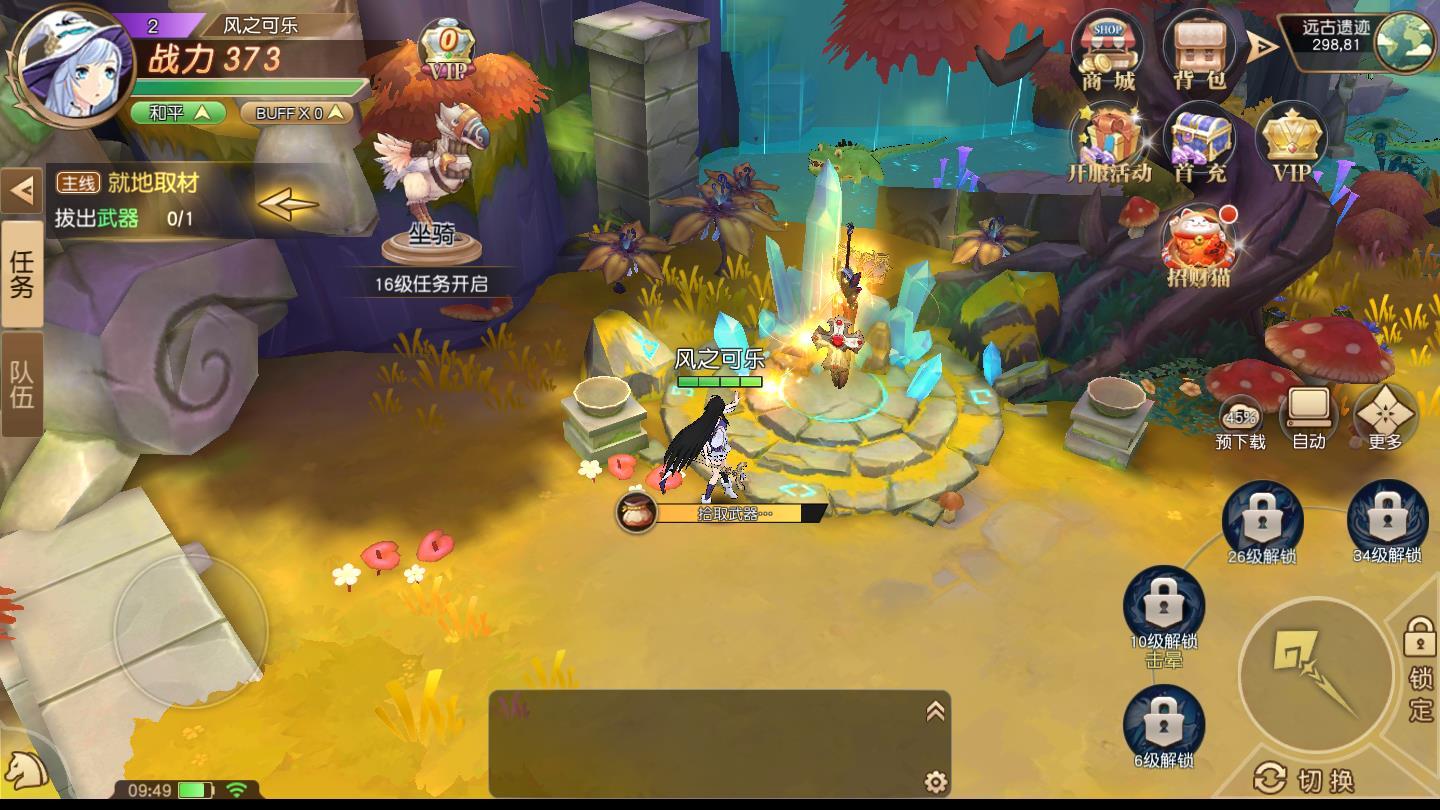This screenshot has height=810, width=1440.
Task: Toggle the 和平 peace mode button
Action: (179, 113)
